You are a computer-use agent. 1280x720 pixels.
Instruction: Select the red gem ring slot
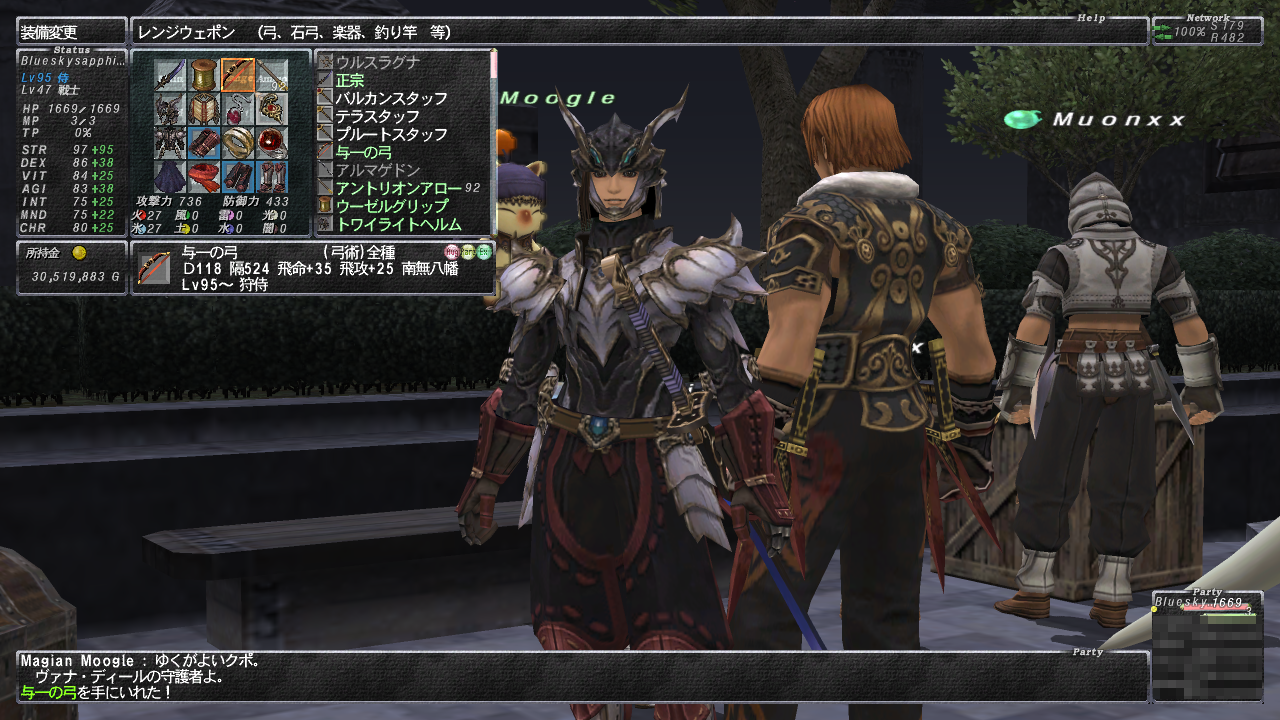pyautogui.click(x=271, y=143)
